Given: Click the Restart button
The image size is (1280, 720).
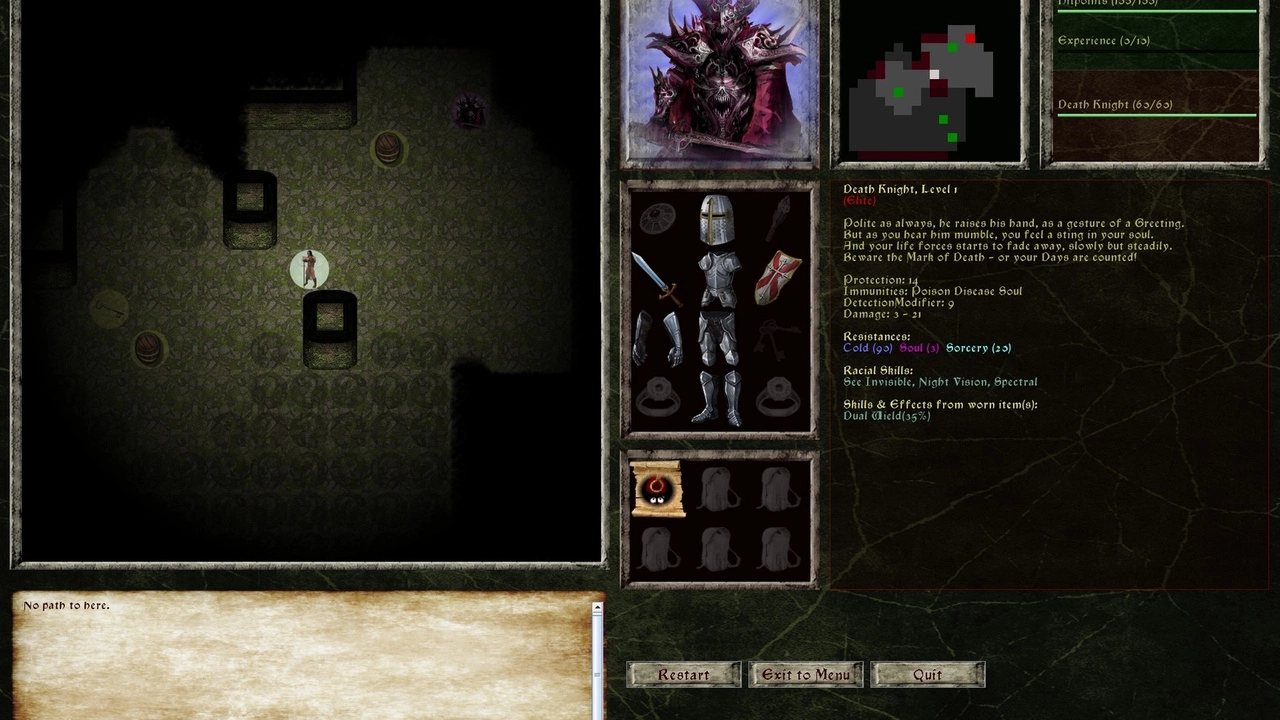Looking at the screenshot, I should pyautogui.click(x=684, y=675).
